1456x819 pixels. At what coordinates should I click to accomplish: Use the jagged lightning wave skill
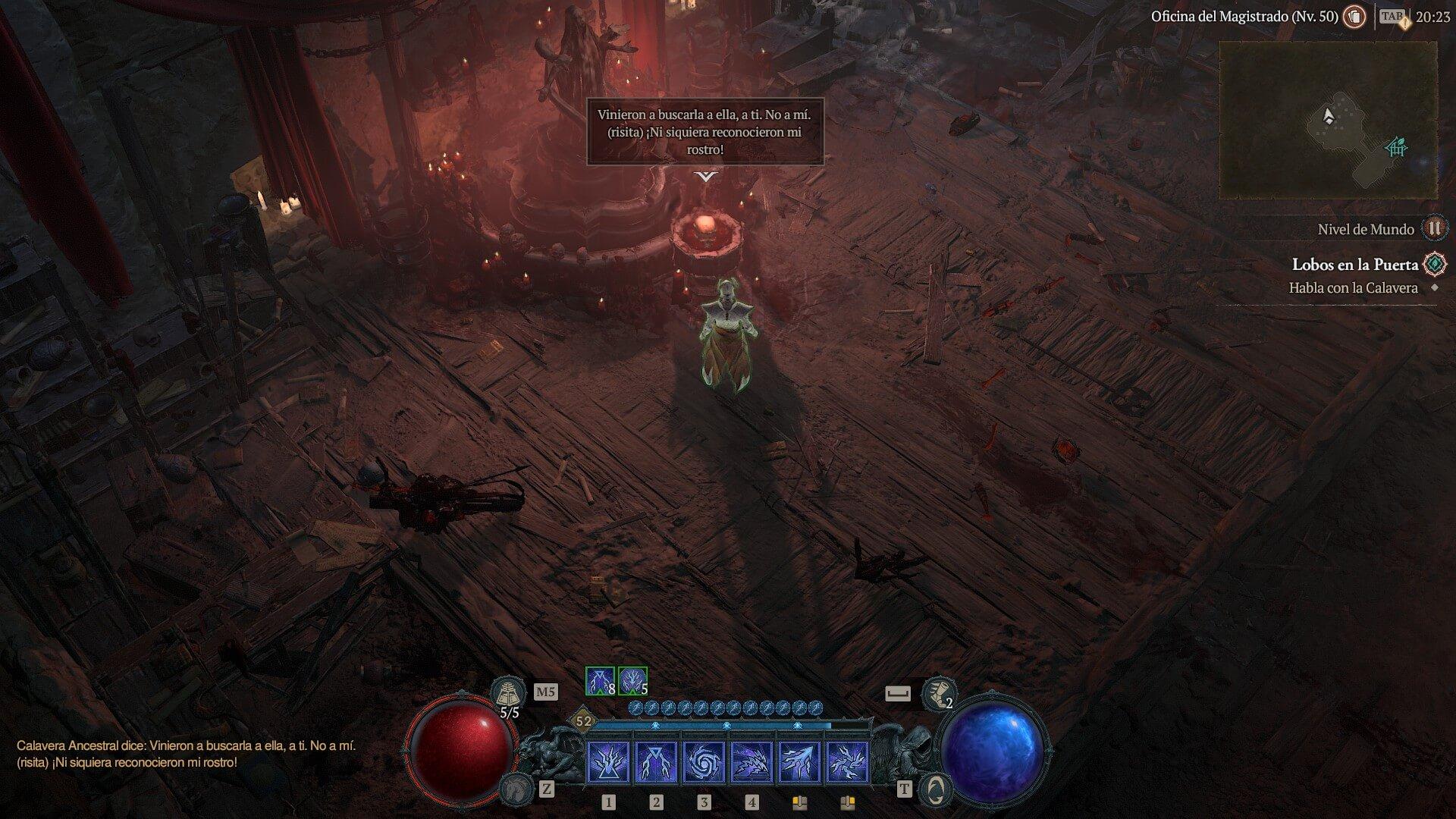coord(752,761)
